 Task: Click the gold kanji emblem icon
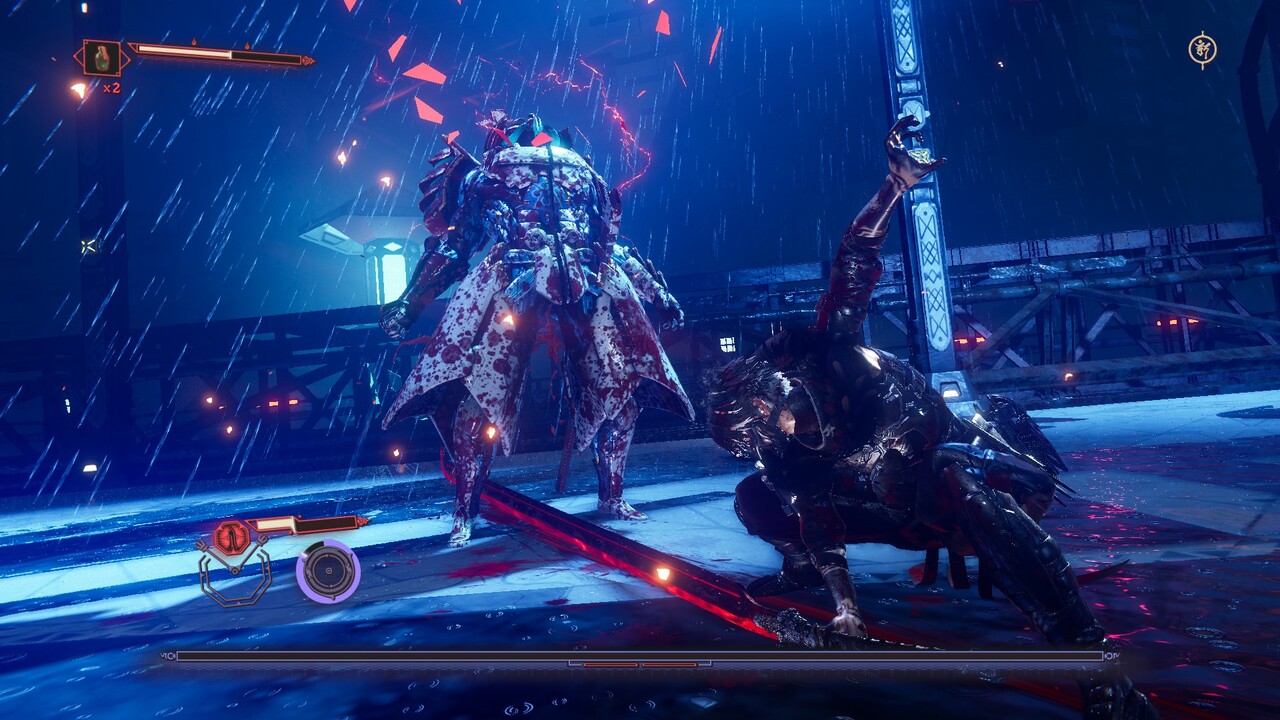click(1202, 49)
